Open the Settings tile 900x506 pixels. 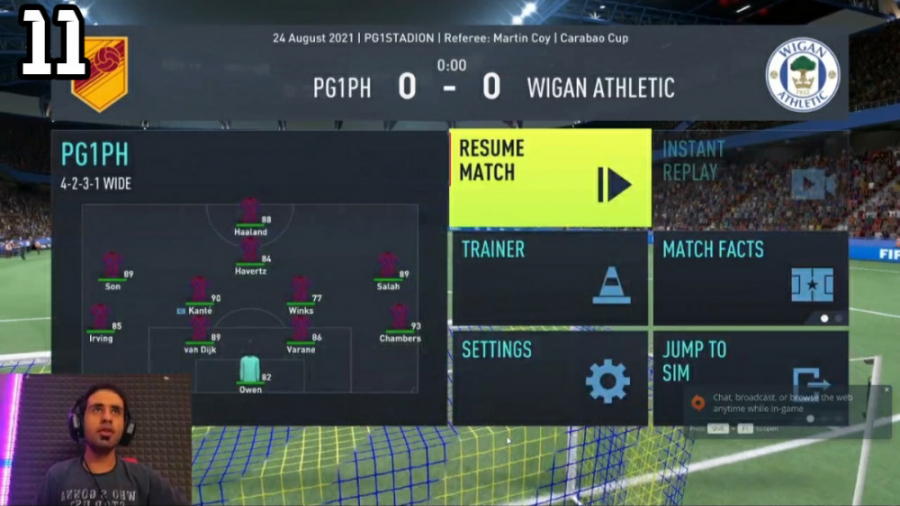[x=549, y=377]
